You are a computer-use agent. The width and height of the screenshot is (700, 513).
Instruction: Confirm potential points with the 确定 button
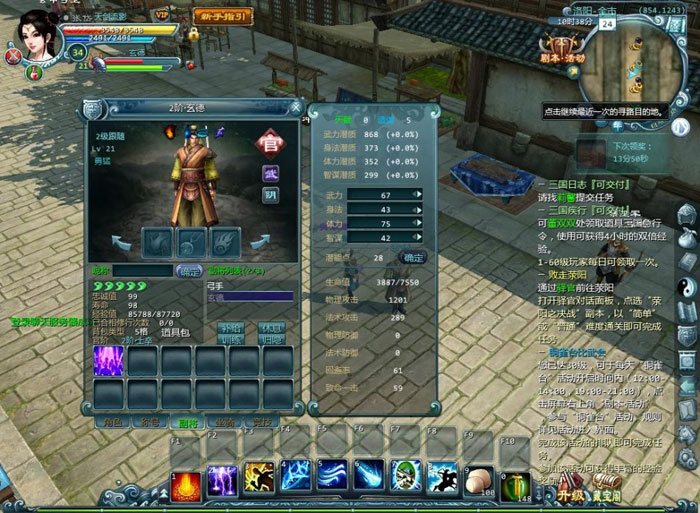tap(412, 257)
